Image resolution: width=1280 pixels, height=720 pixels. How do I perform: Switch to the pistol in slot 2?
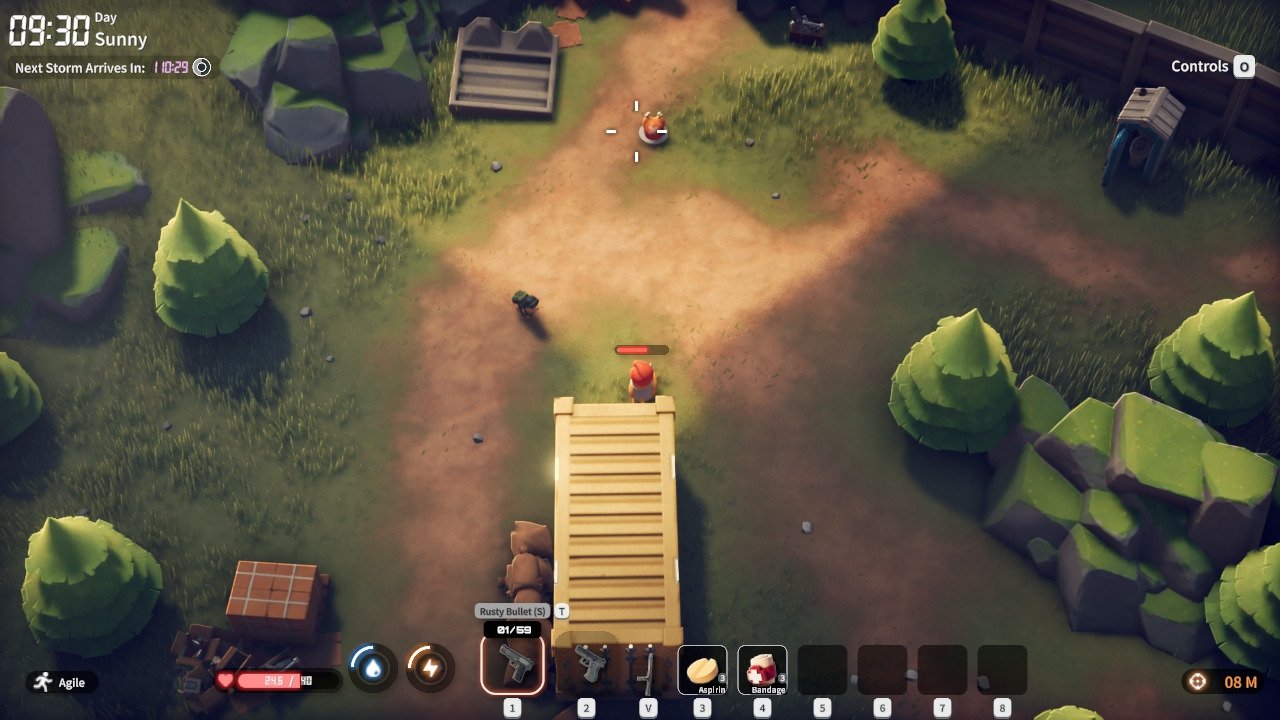click(587, 666)
